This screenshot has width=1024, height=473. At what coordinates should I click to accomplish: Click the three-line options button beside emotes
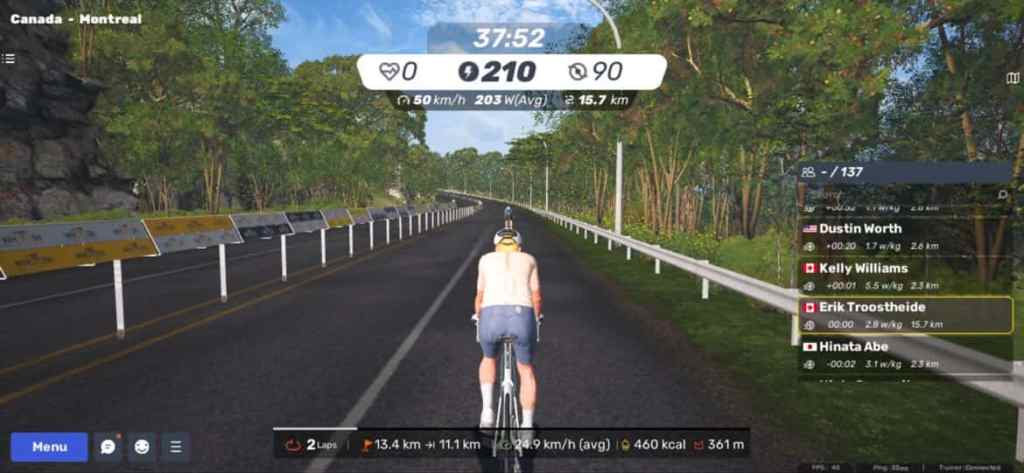pyautogui.click(x=176, y=447)
